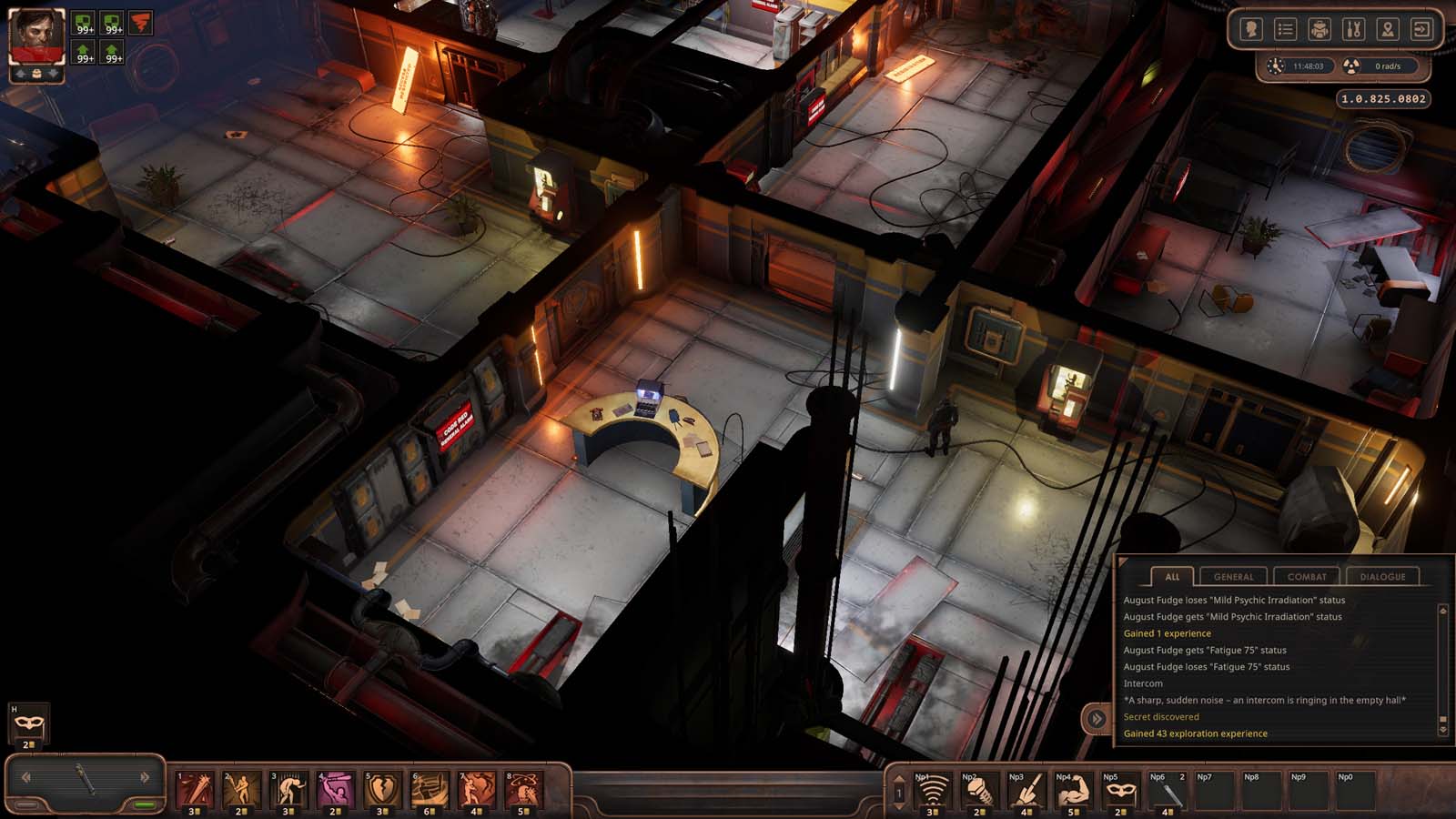Viewport: 1456px width, 819px height.
Task: Click the Secret discovered log line
Action: click(x=1162, y=717)
